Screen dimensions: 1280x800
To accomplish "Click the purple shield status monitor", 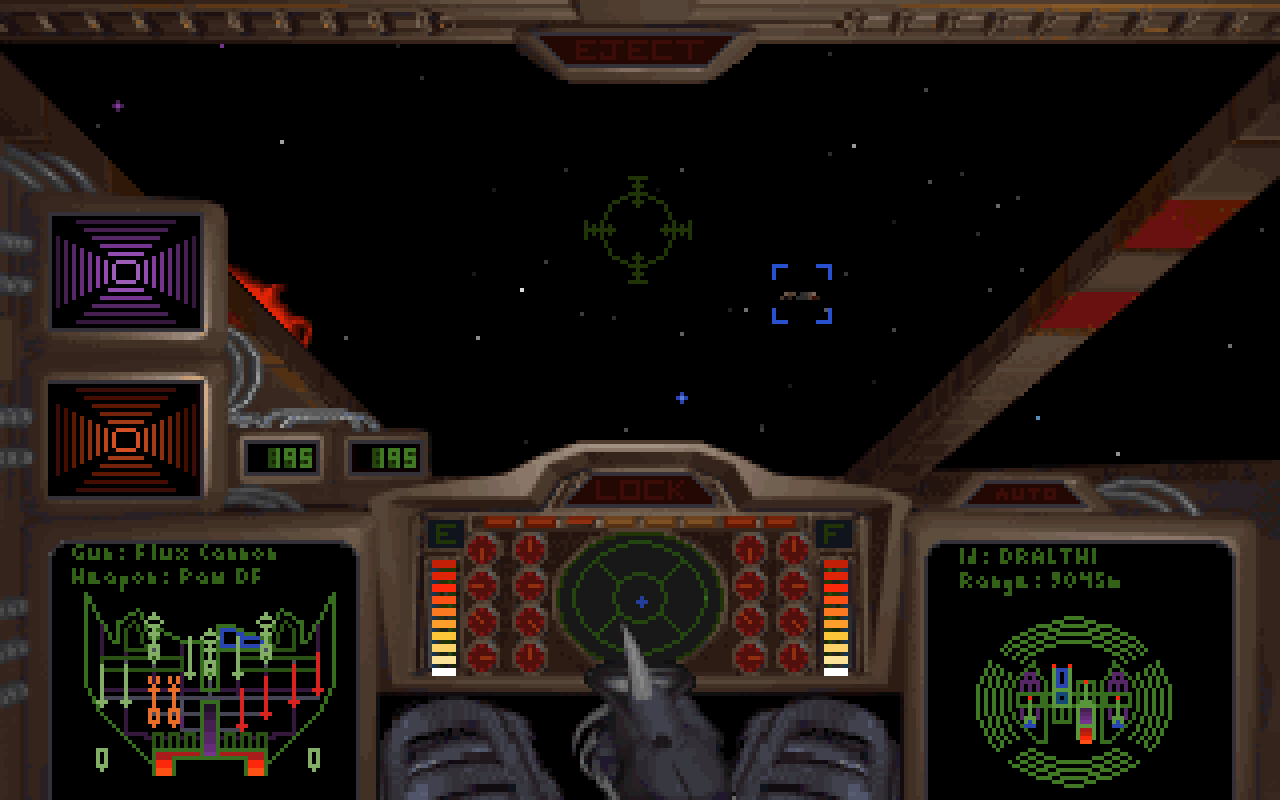I will 127,272.
